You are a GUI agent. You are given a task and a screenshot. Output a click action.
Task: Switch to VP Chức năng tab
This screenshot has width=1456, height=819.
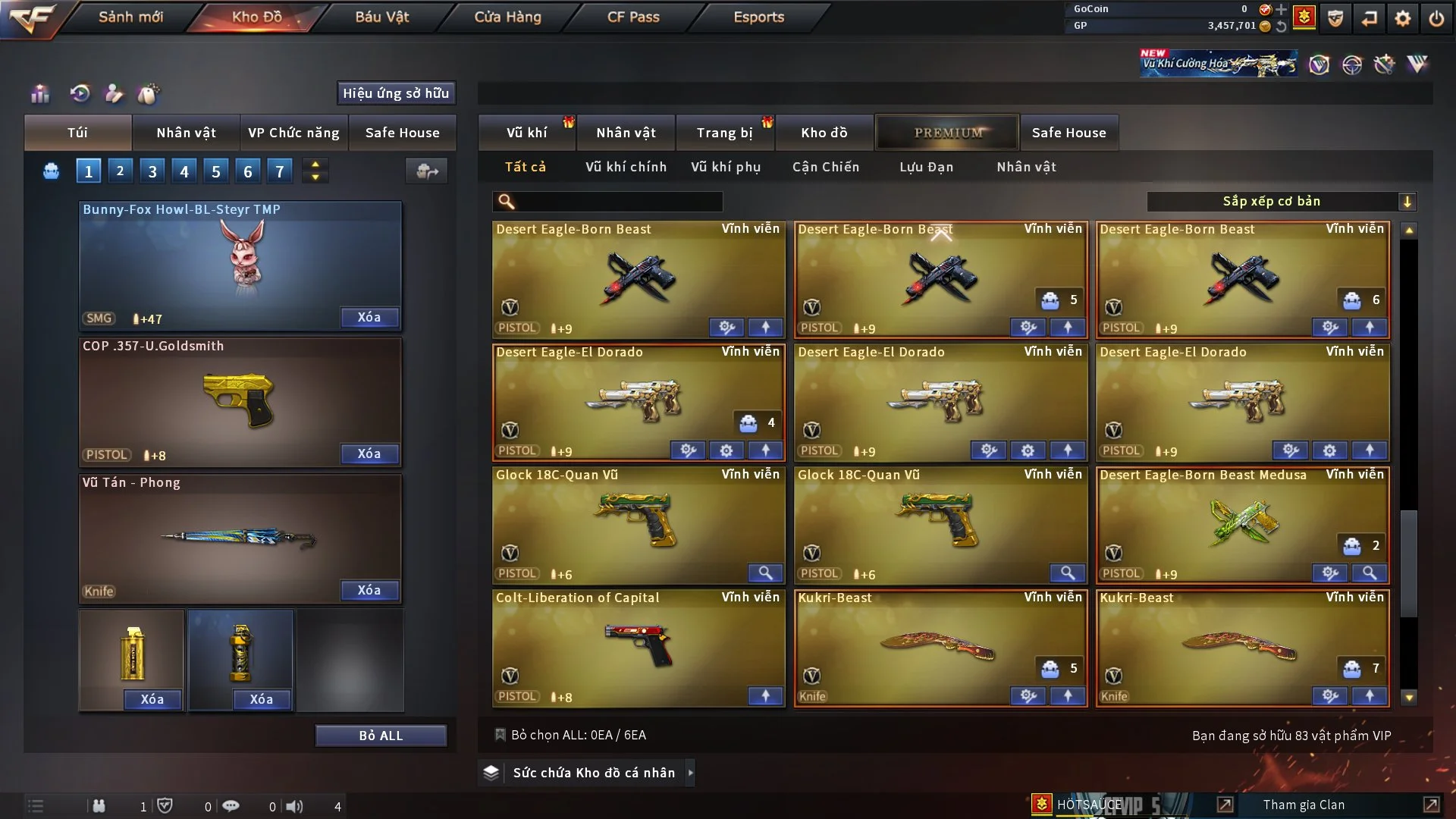pos(293,133)
